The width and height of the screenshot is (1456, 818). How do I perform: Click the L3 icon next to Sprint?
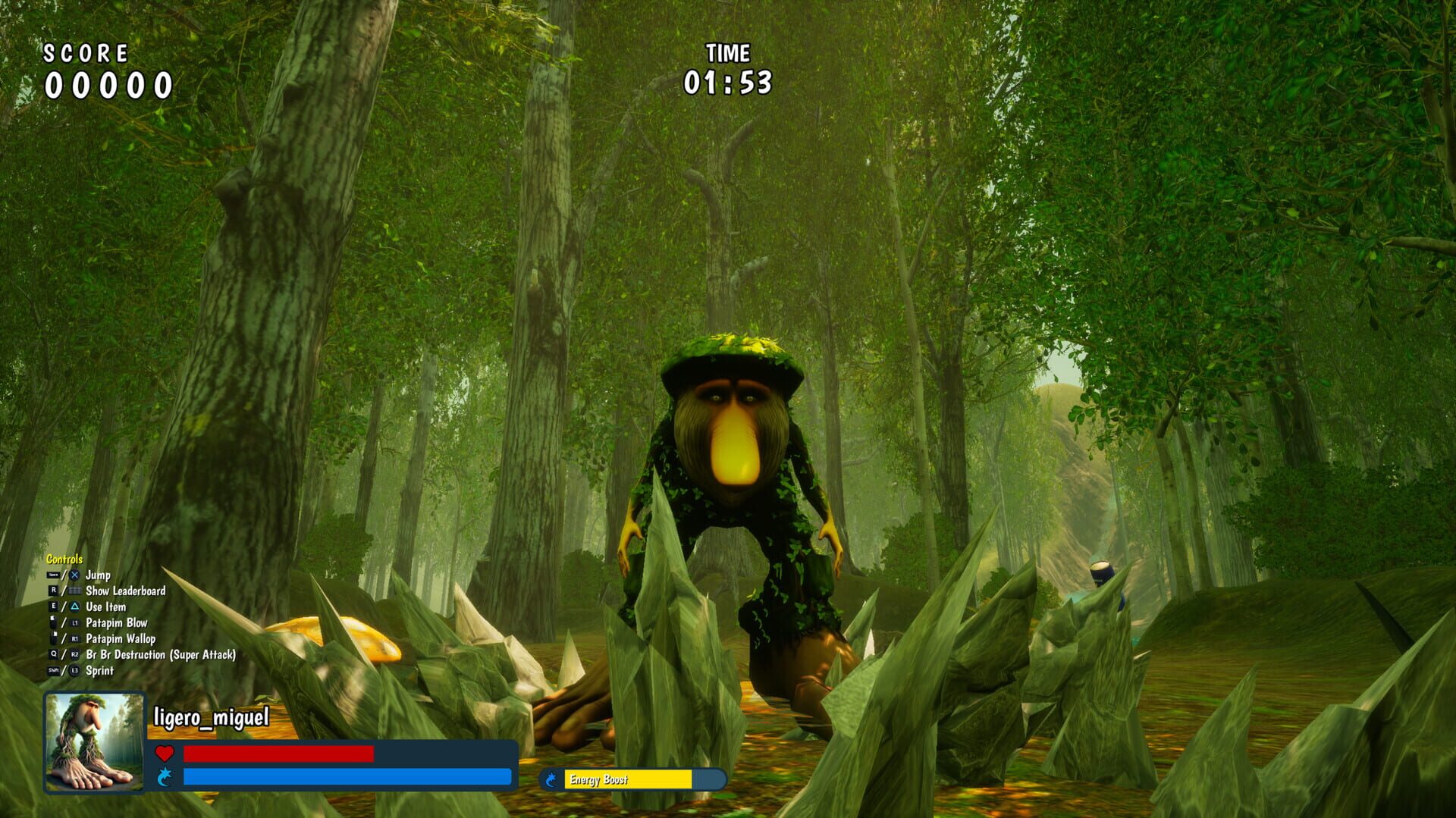(x=74, y=670)
